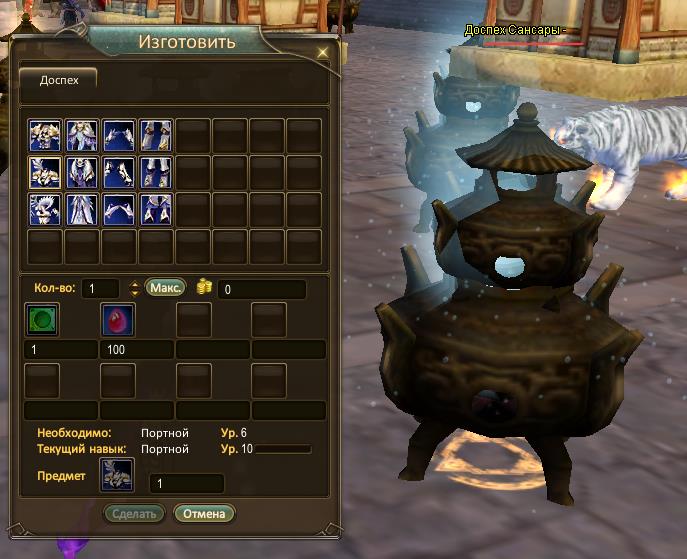687x559 pixels.
Task: Click the Предмет result item icon
Action: 117,475
